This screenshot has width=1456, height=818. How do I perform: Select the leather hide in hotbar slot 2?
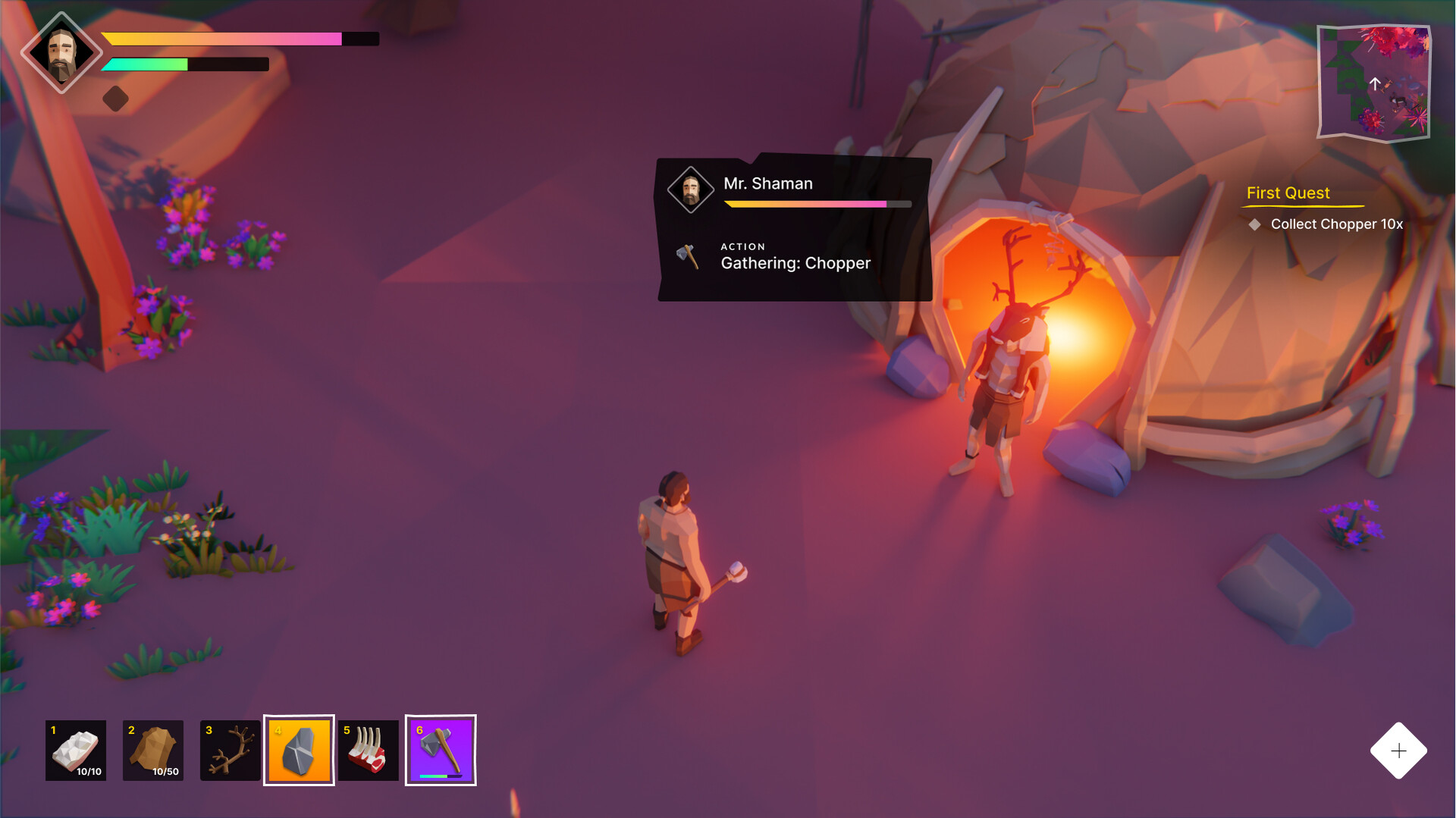[x=153, y=751]
